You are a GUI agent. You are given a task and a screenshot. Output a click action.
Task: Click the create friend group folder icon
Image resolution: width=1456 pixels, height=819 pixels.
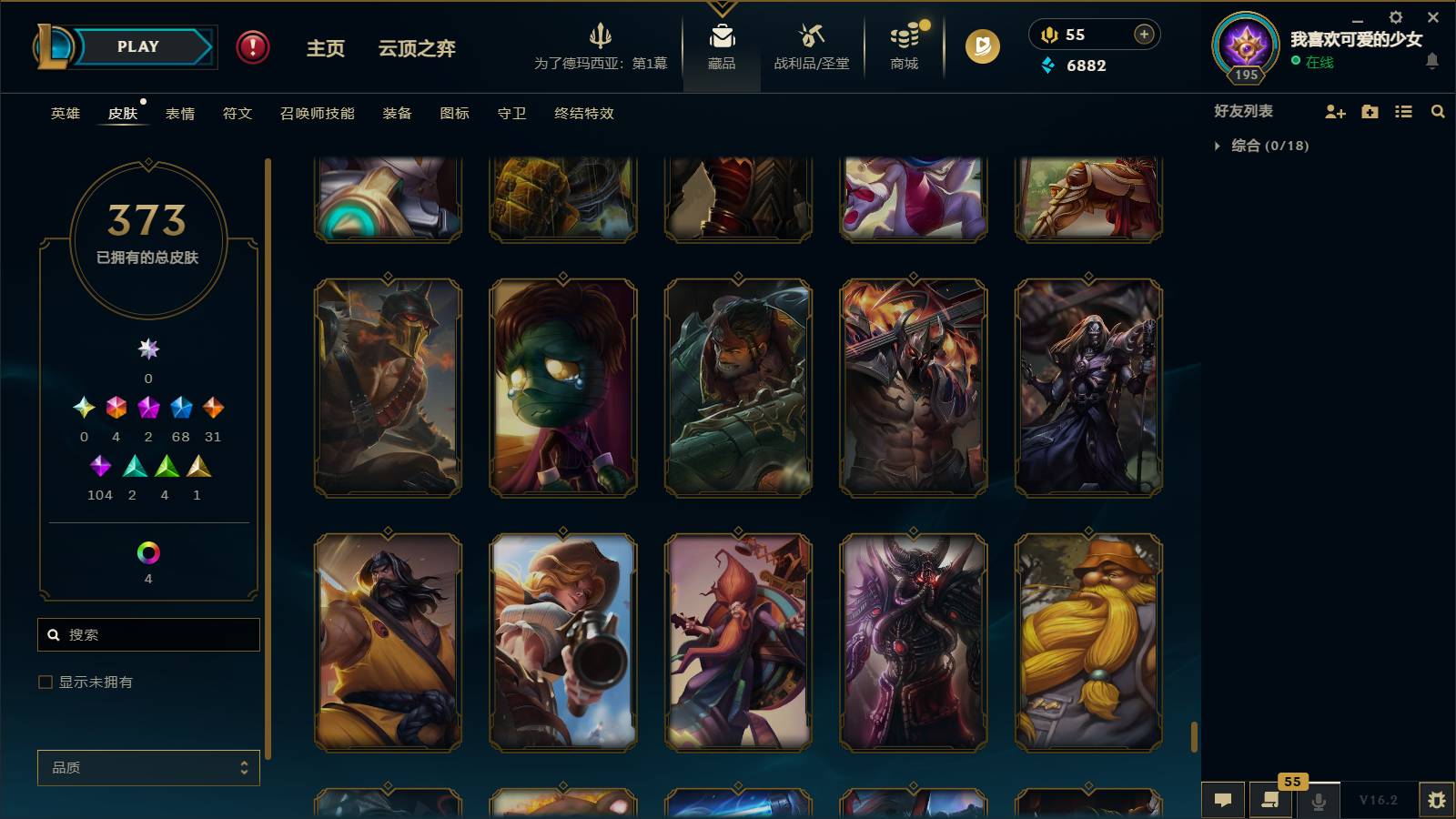pyautogui.click(x=1370, y=111)
